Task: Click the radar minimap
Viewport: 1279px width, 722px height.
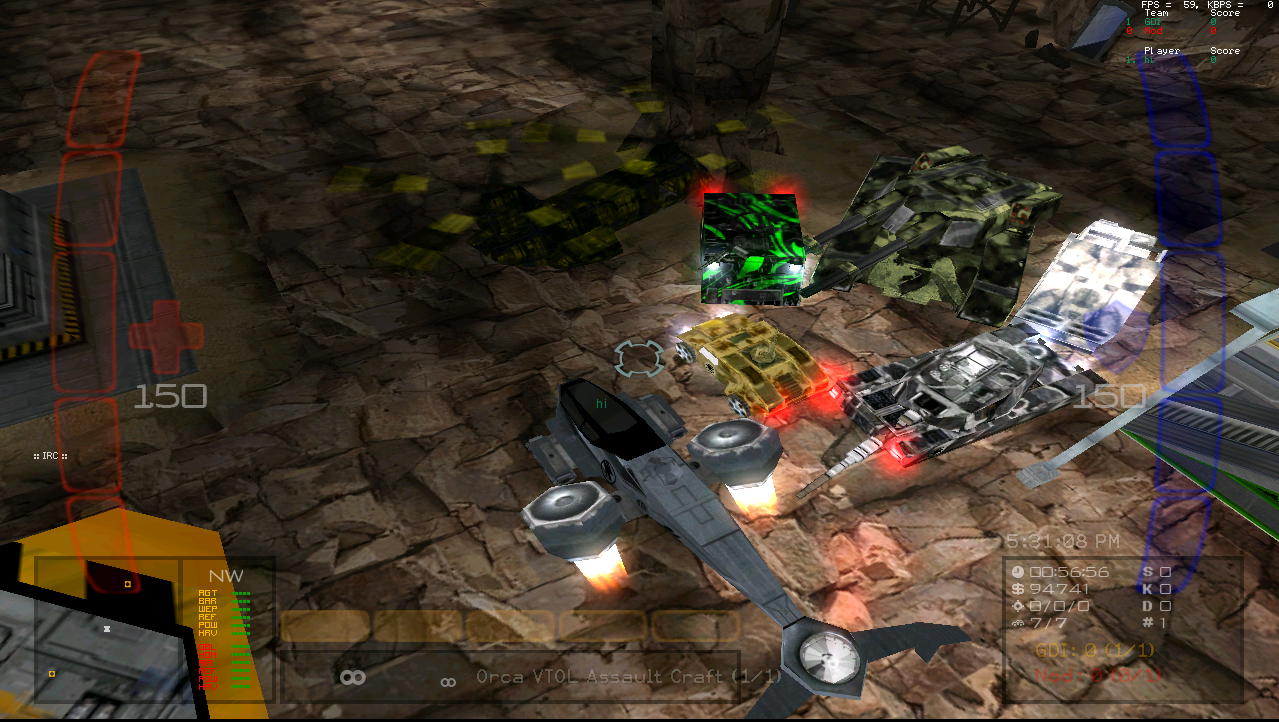Action: pyautogui.click(x=106, y=629)
